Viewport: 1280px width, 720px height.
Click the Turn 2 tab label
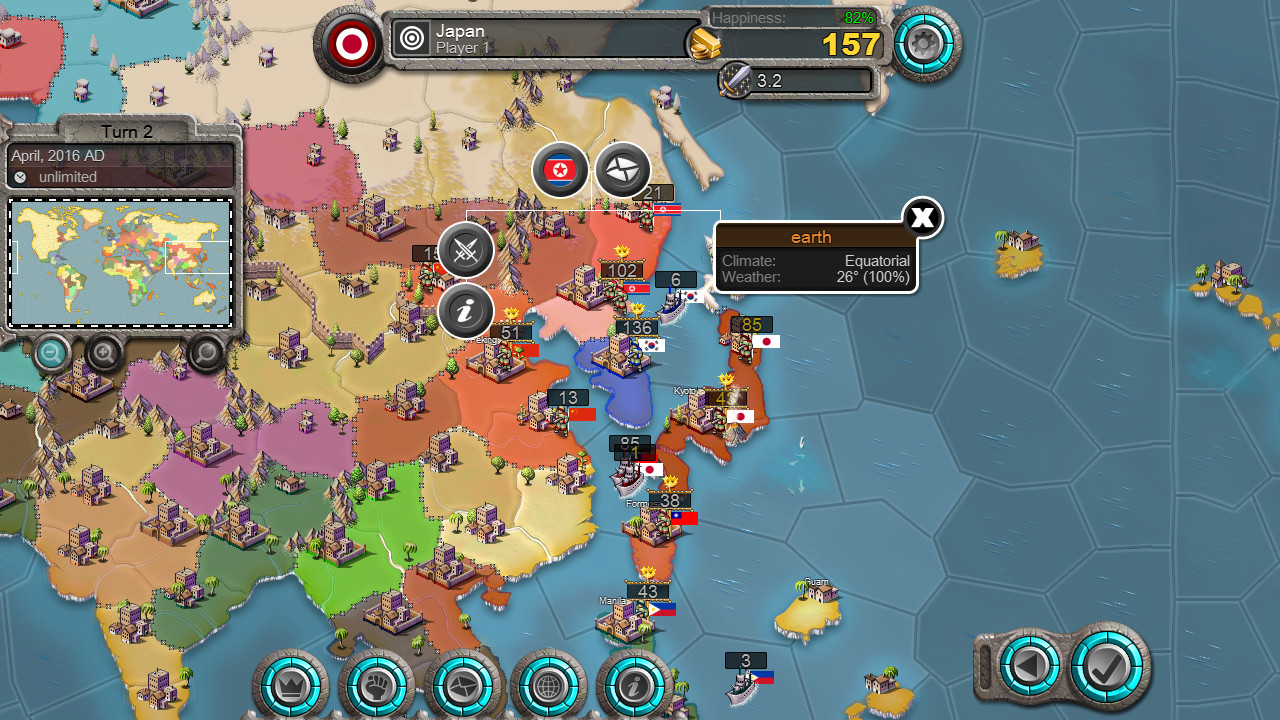pos(126,131)
